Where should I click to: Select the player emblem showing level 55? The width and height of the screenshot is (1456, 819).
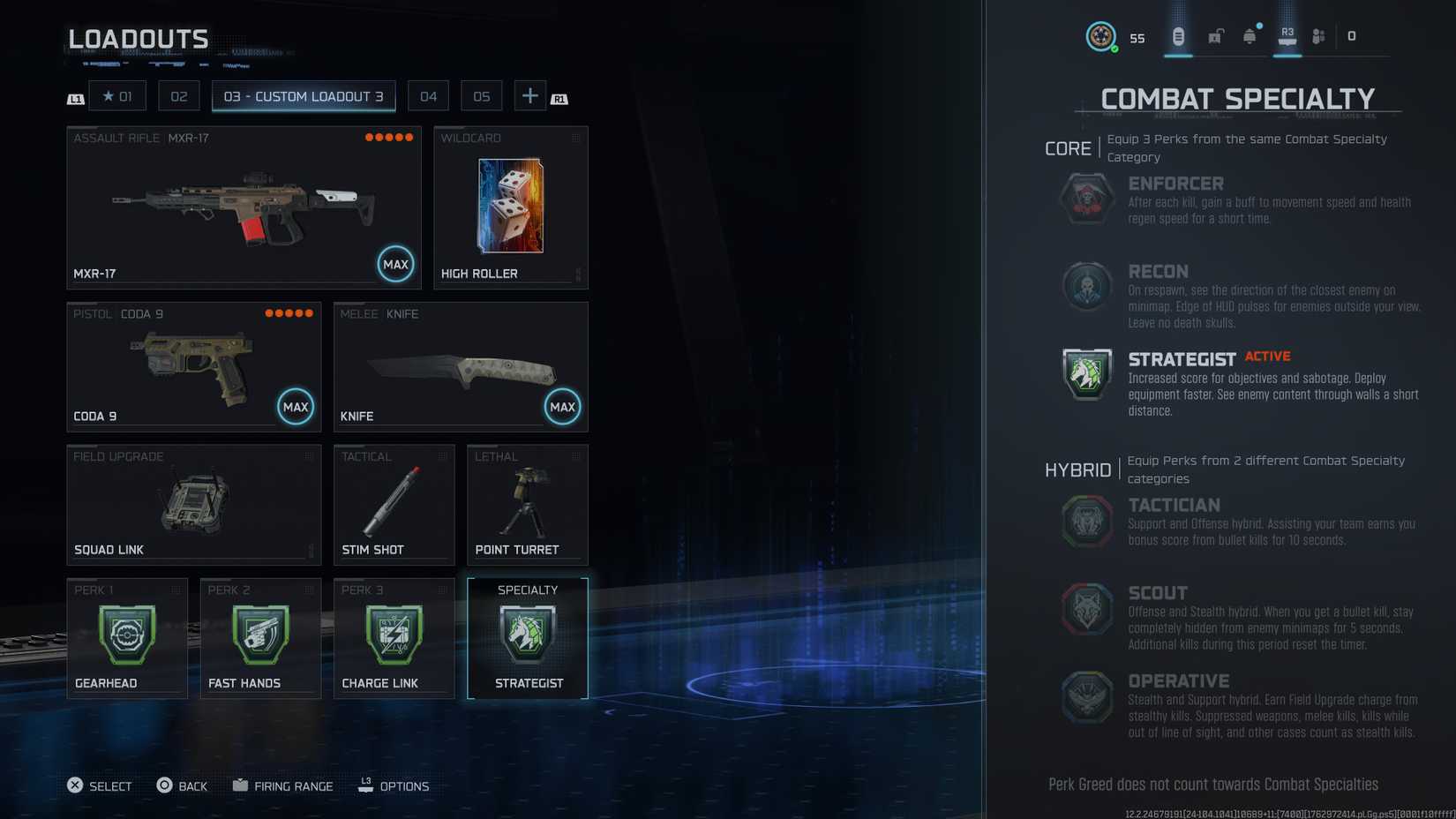pyautogui.click(x=1100, y=35)
